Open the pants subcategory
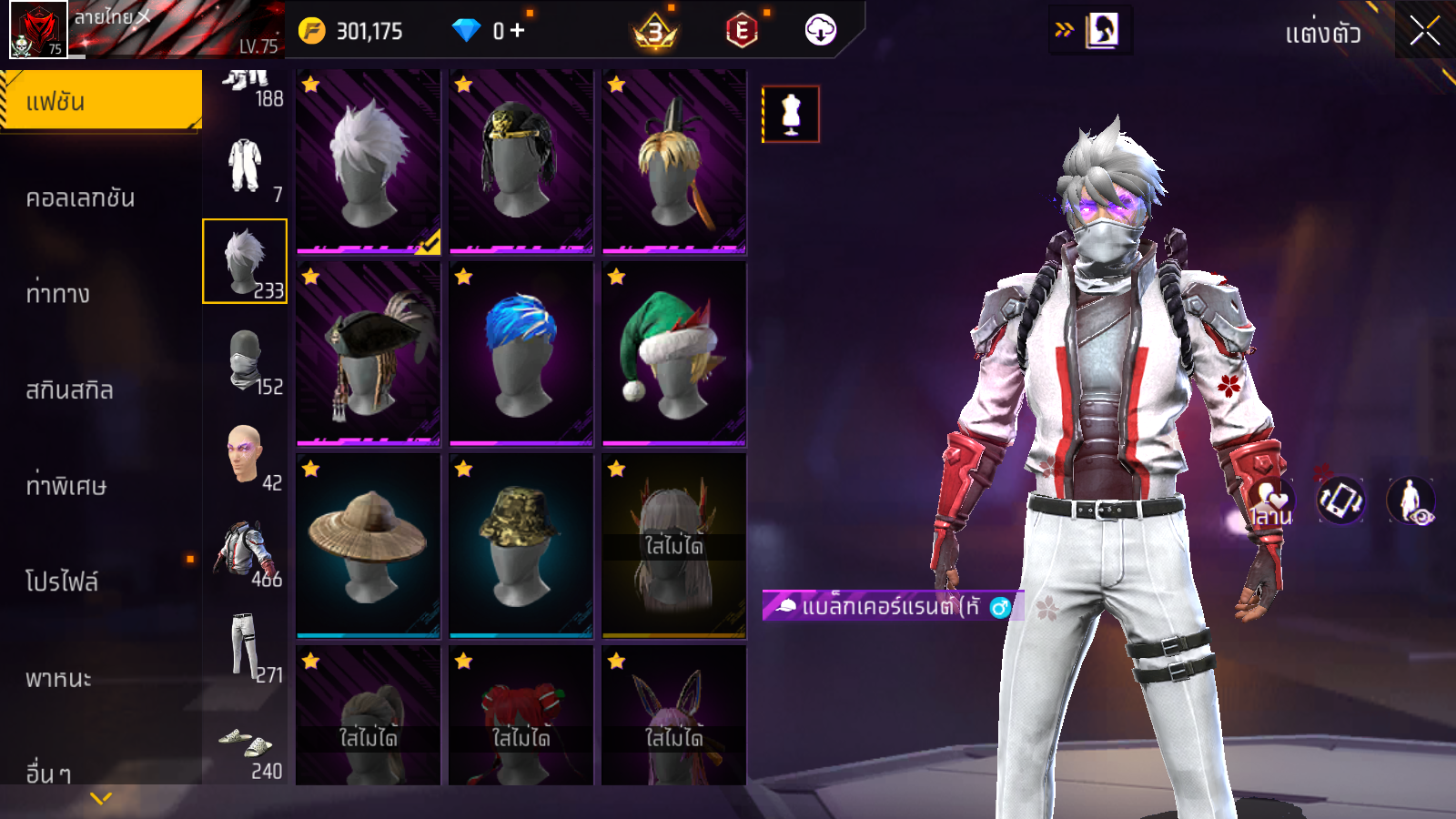This screenshot has width=1456, height=819. [x=246, y=648]
